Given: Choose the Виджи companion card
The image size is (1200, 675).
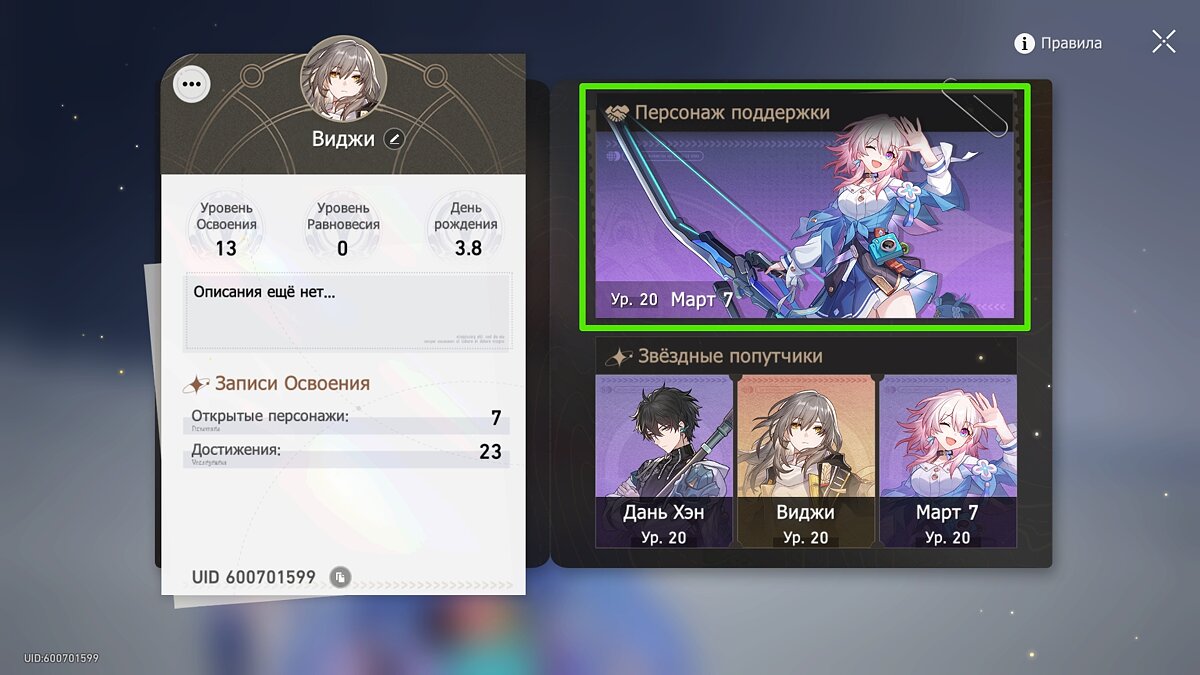Looking at the screenshot, I should 806,461.
